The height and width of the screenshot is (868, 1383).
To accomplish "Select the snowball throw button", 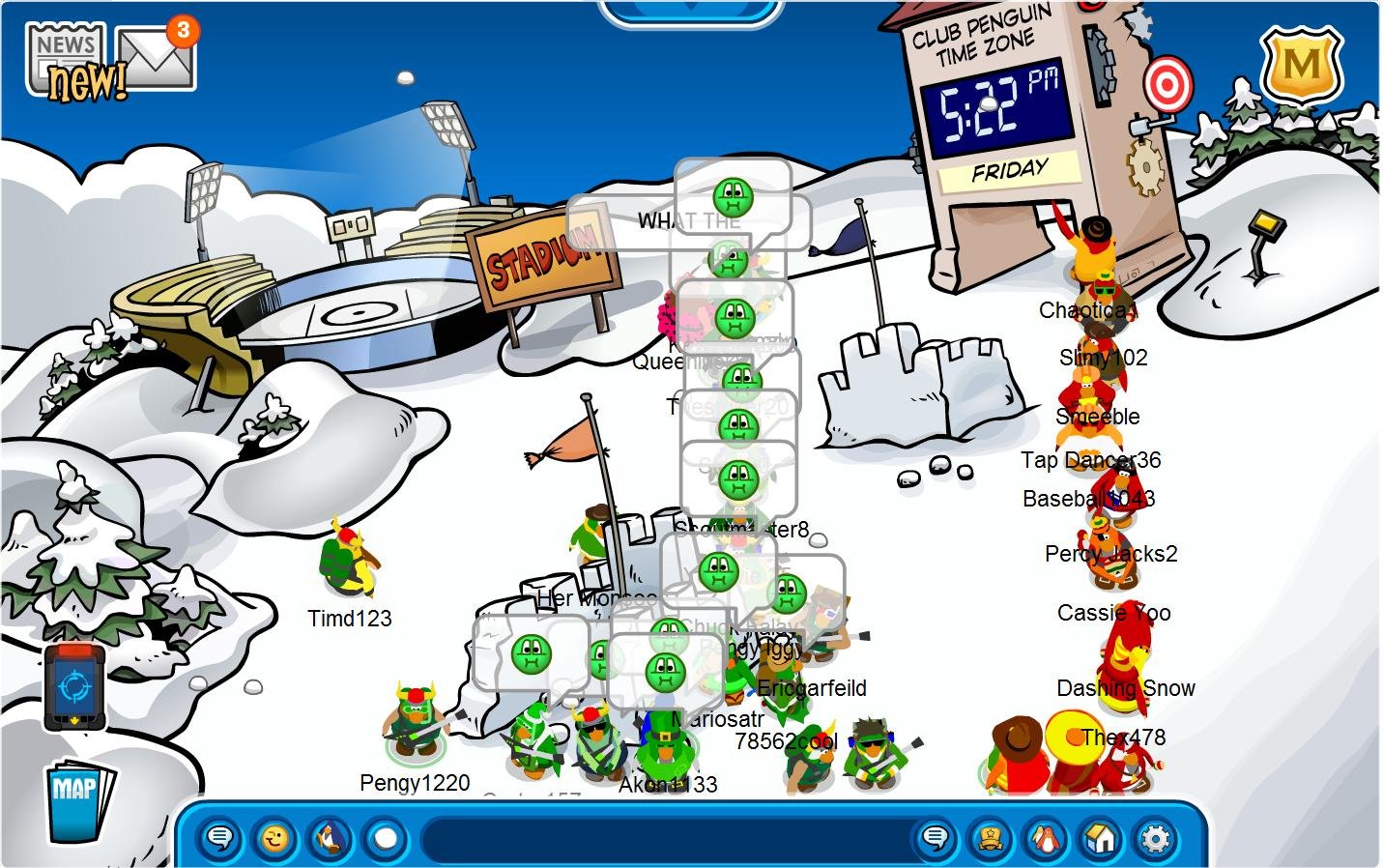I will click(385, 837).
